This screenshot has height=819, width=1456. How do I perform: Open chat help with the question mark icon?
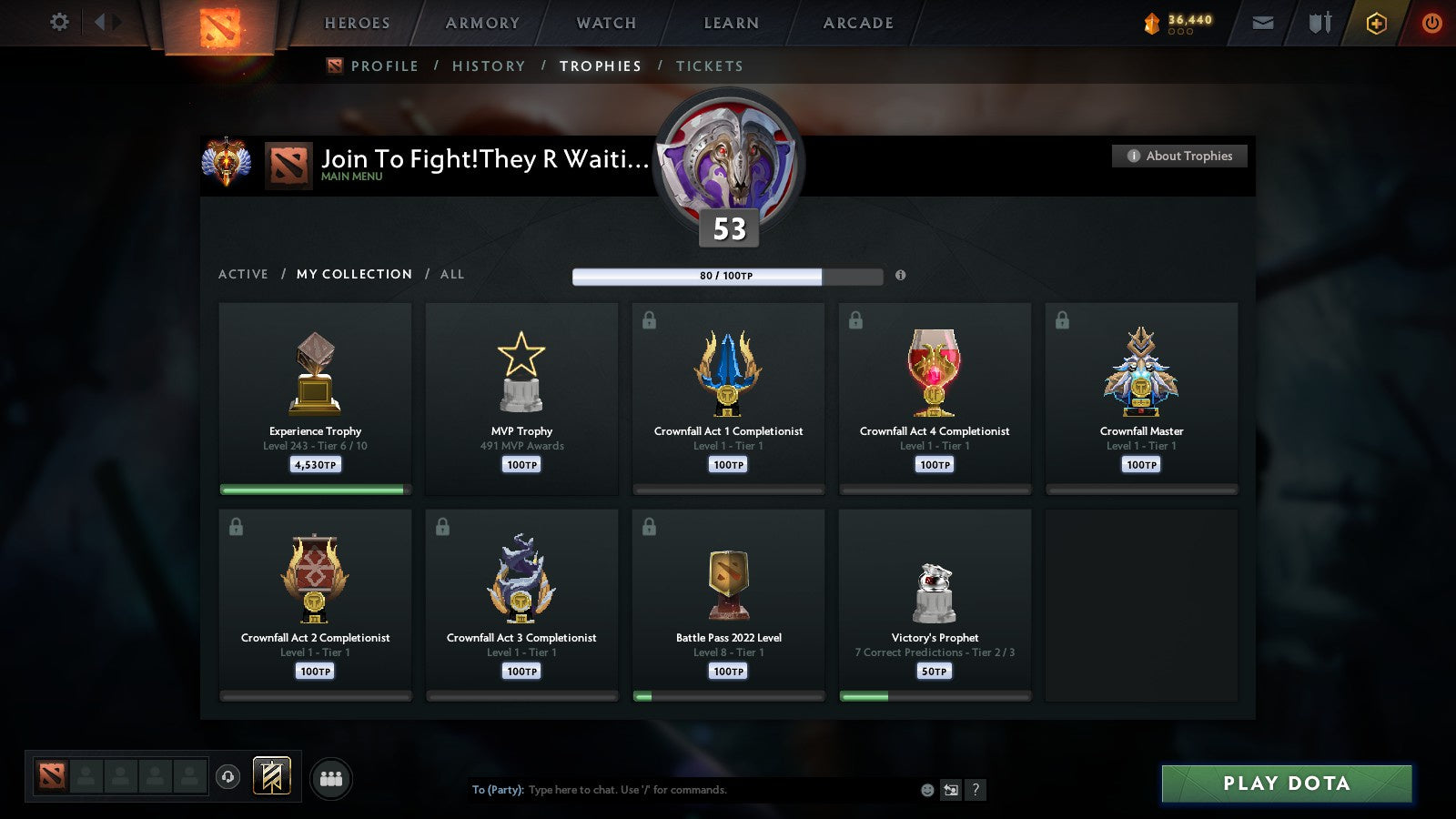(x=976, y=790)
